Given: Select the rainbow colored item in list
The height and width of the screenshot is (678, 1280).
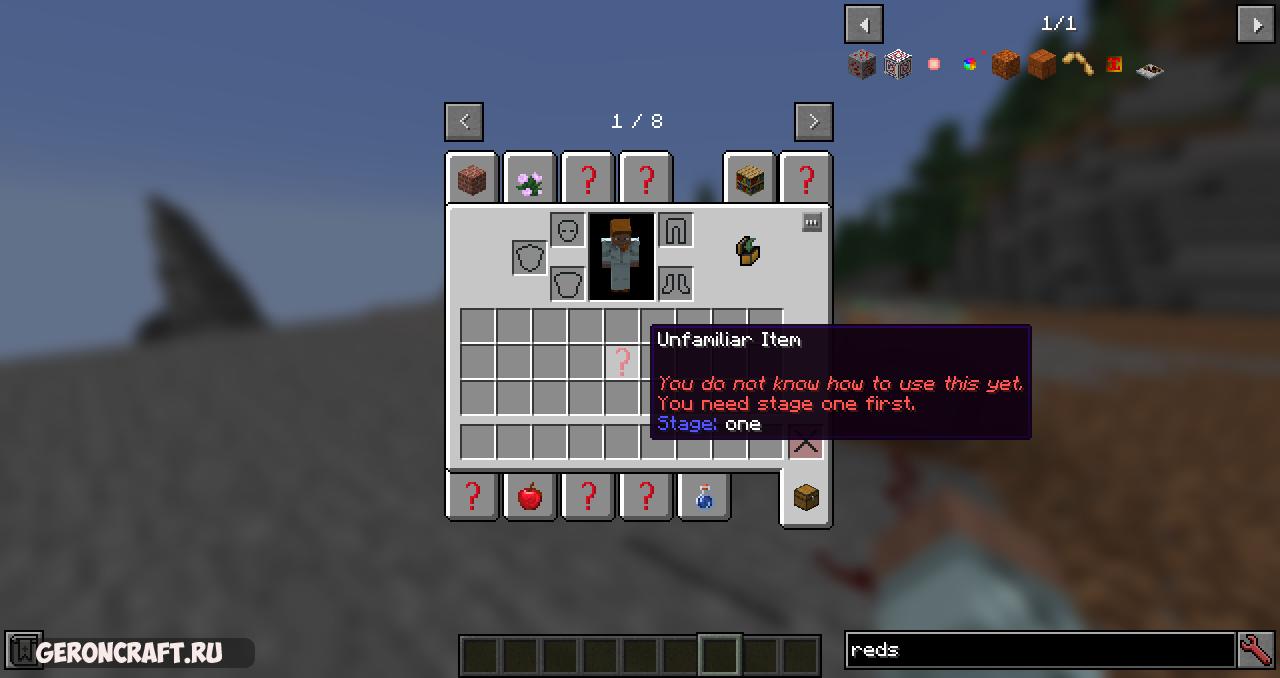Looking at the screenshot, I should [x=969, y=65].
